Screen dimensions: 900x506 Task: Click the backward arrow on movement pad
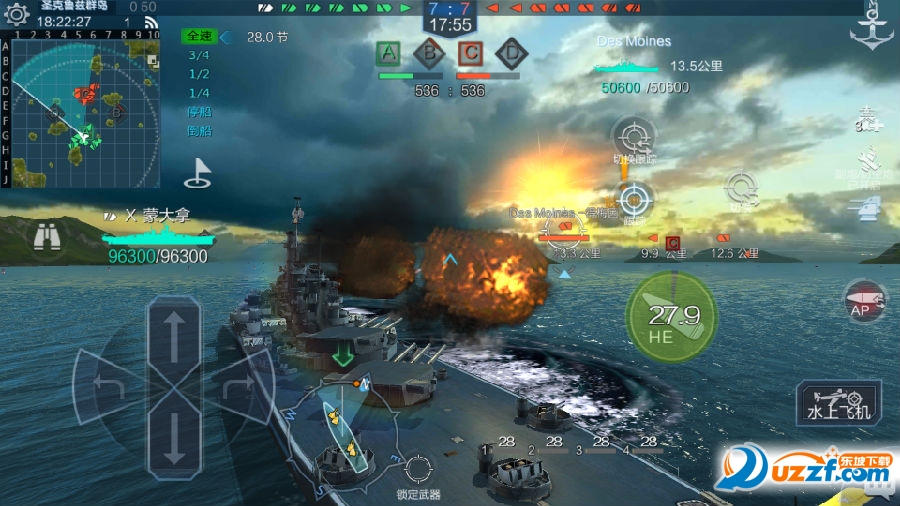pos(175,433)
